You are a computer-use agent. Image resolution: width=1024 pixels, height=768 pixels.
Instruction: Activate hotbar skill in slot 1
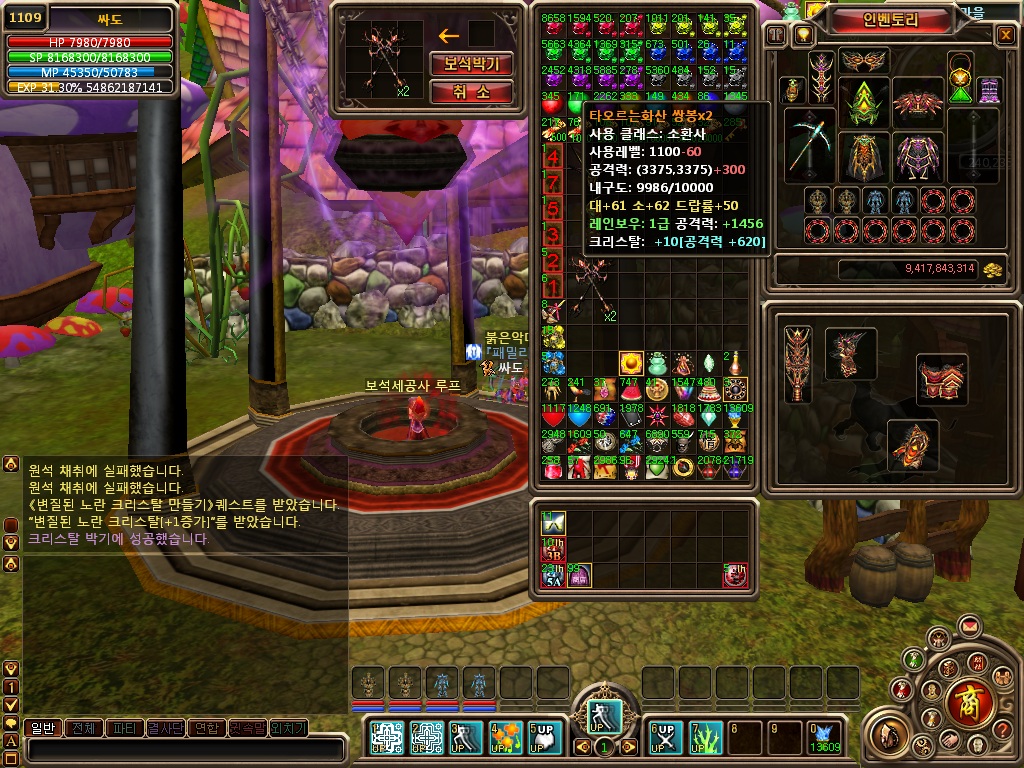pyautogui.click(x=387, y=738)
